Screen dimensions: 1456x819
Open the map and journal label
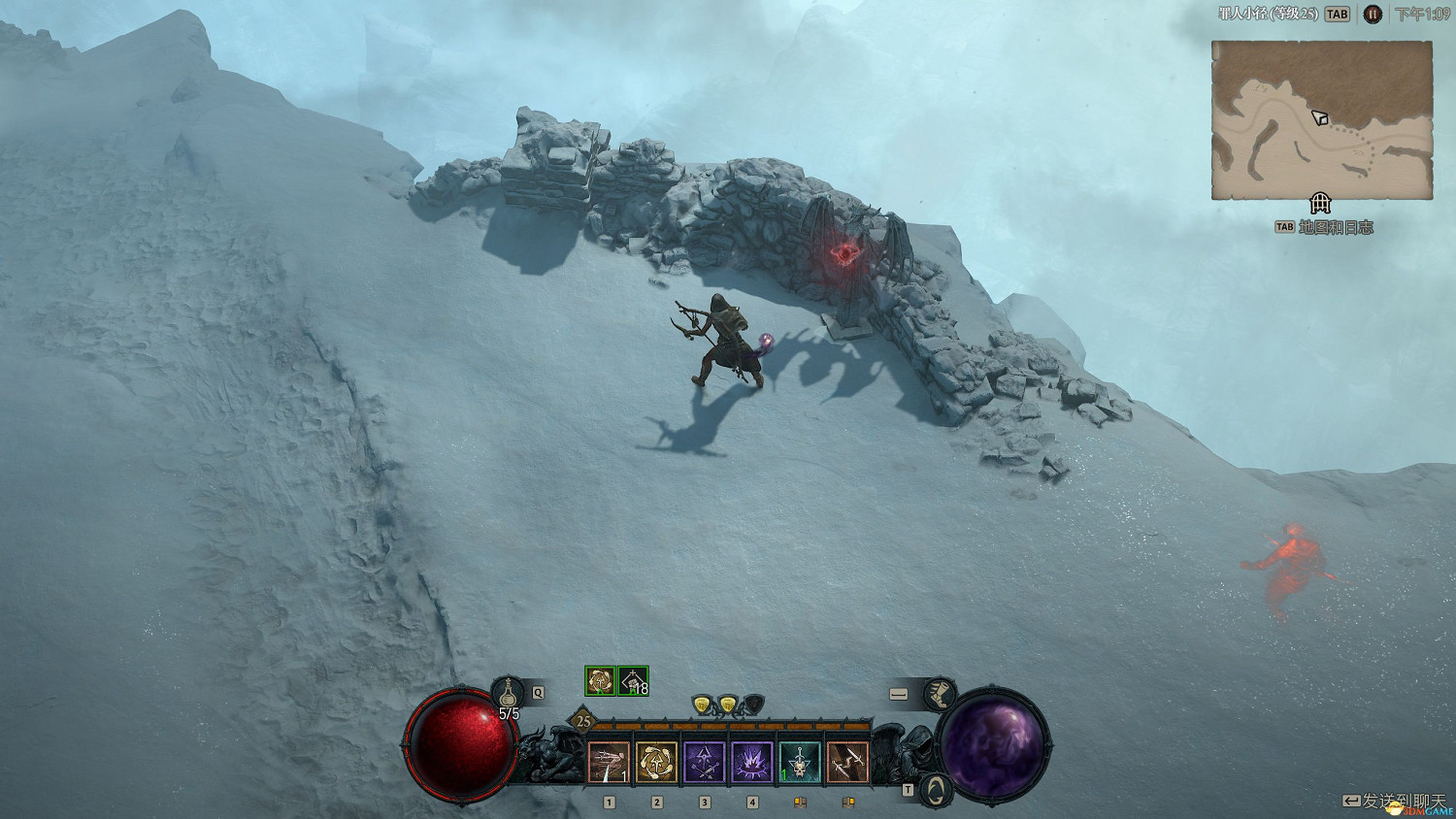pos(1335,227)
